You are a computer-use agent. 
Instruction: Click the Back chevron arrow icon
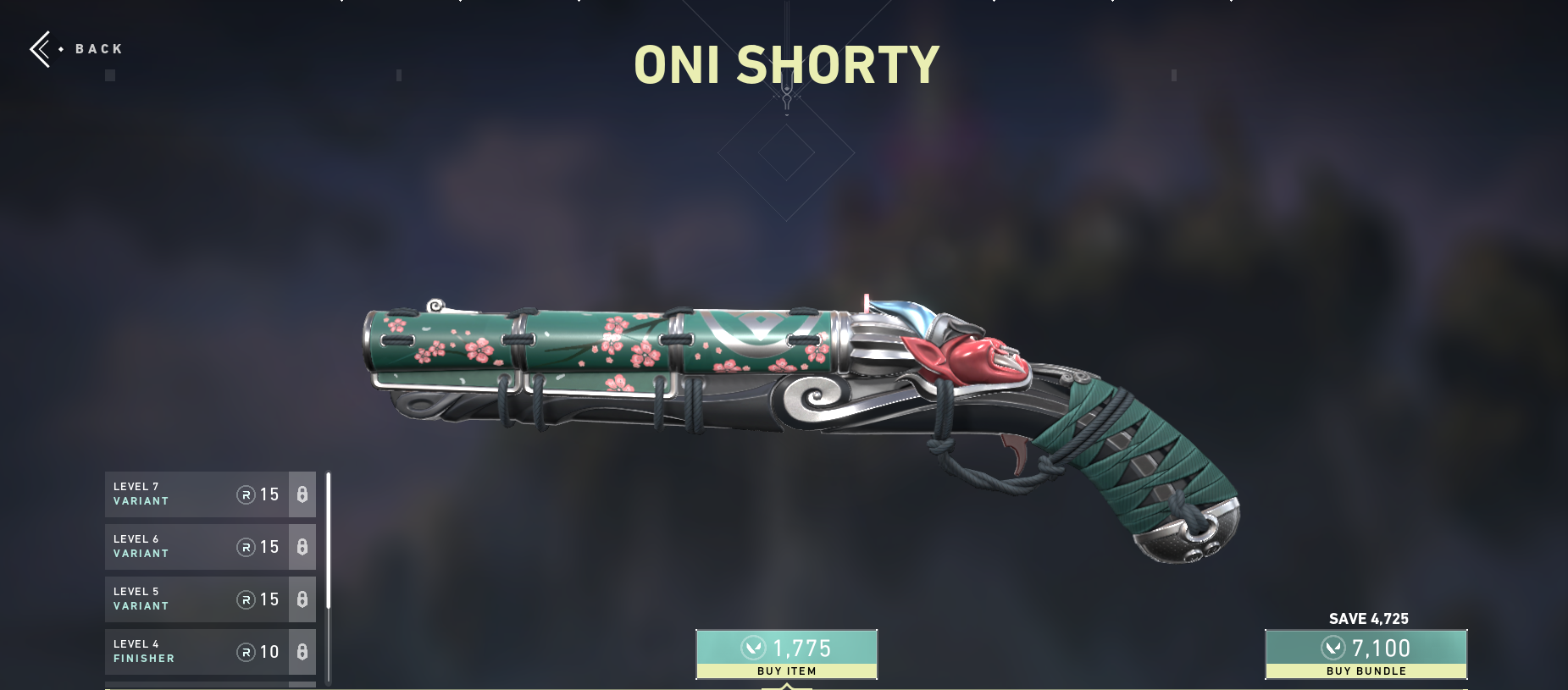coord(42,49)
